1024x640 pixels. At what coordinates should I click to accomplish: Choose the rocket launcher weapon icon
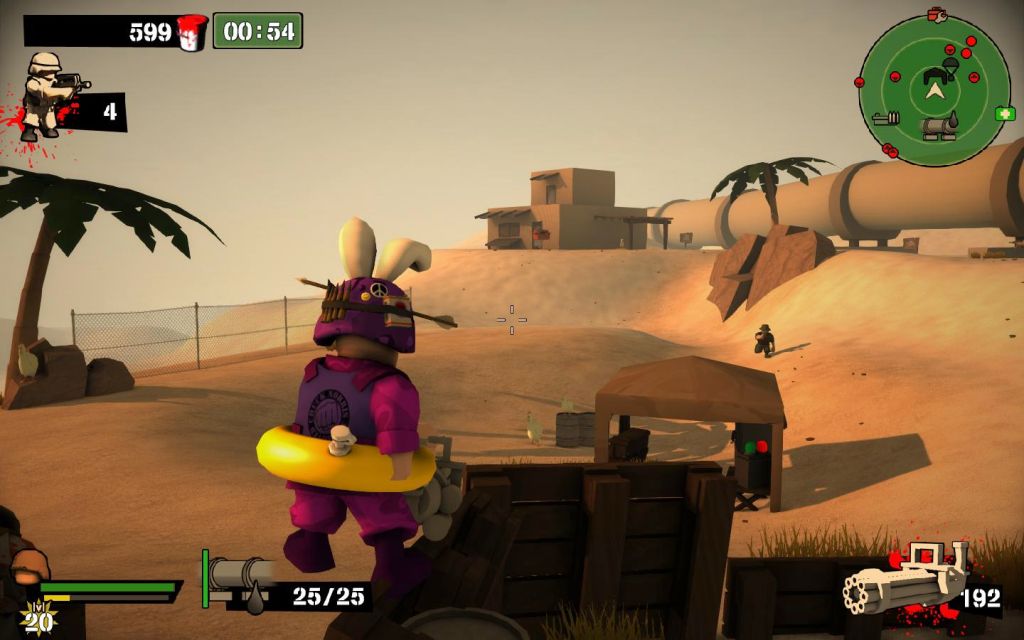click(238, 573)
